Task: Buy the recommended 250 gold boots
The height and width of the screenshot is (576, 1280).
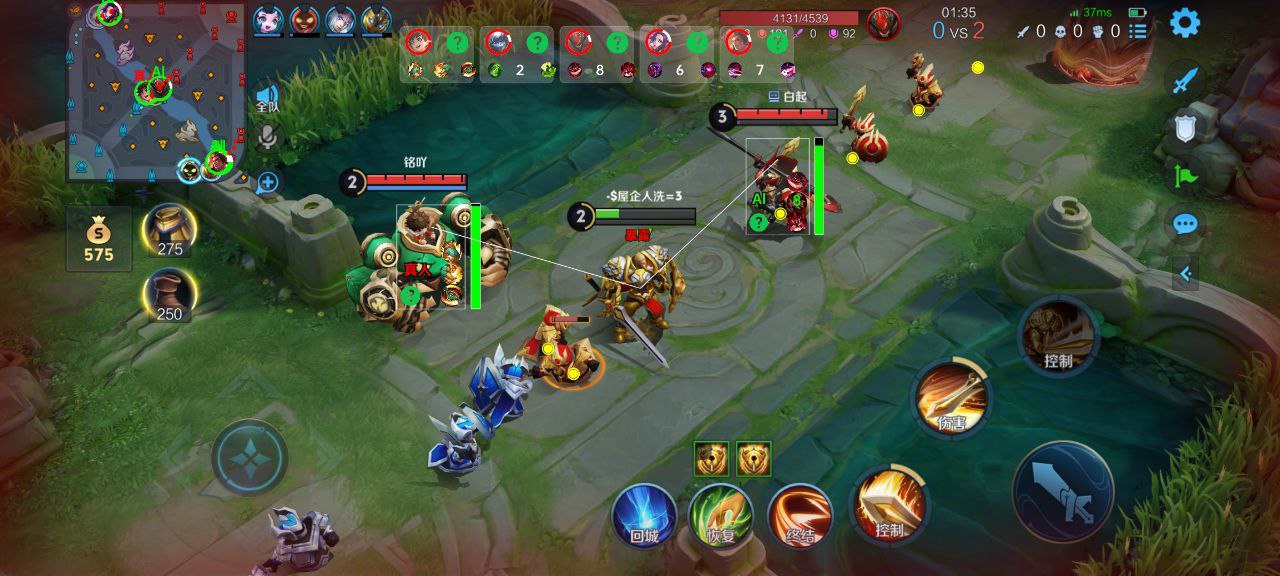Action: [169, 296]
